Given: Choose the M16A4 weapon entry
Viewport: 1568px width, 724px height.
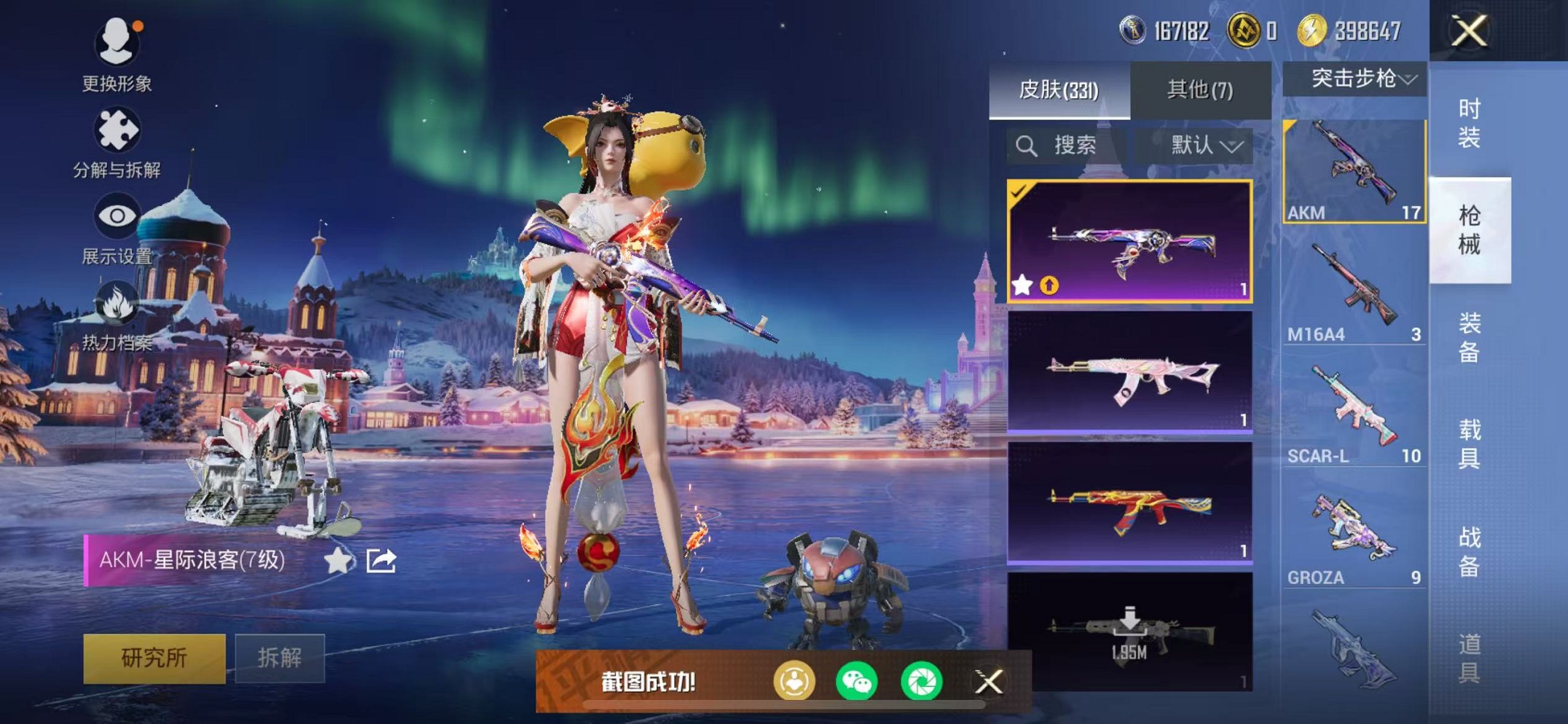Looking at the screenshot, I should [1354, 293].
